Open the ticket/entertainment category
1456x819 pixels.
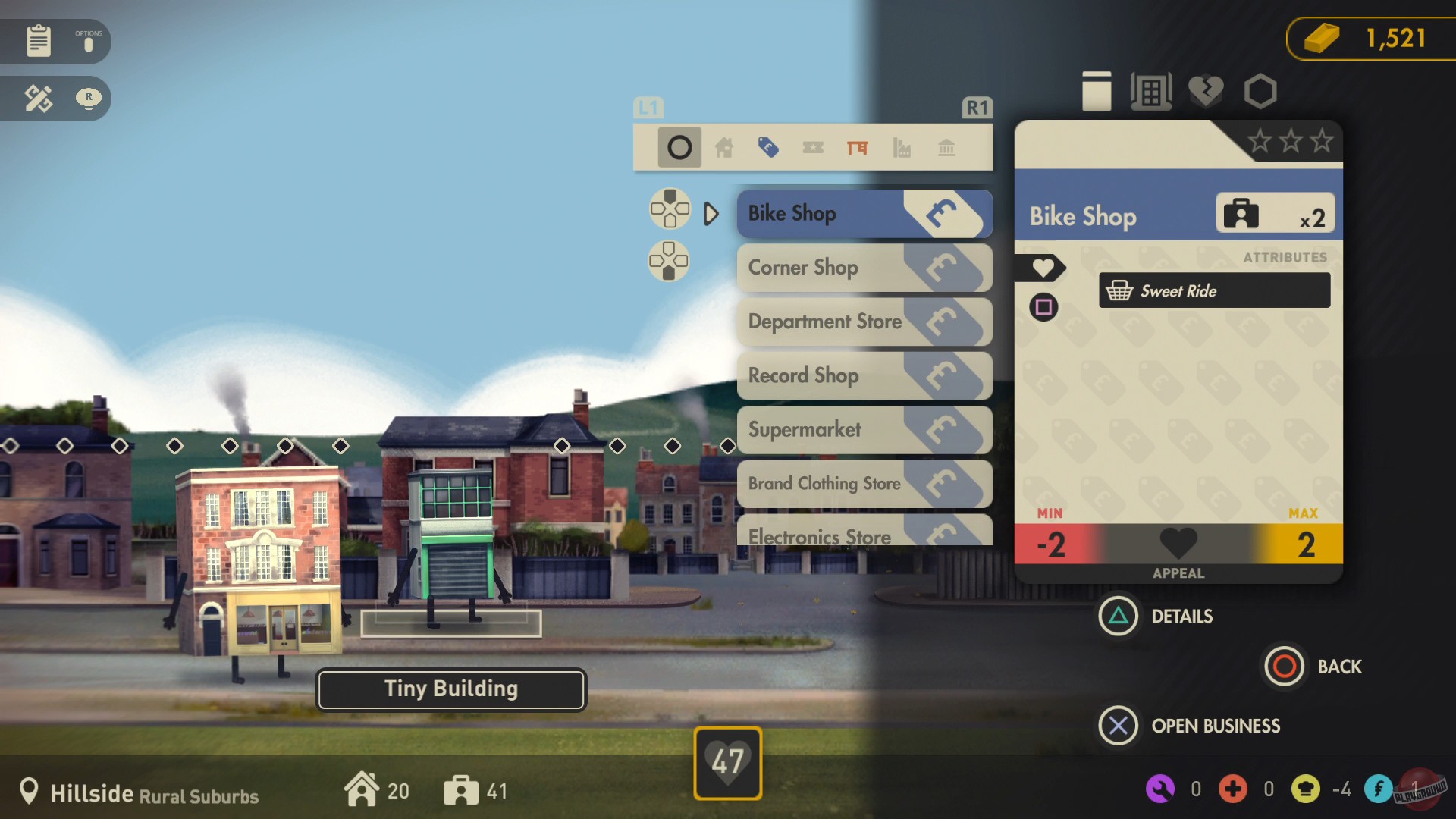(813, 148)
